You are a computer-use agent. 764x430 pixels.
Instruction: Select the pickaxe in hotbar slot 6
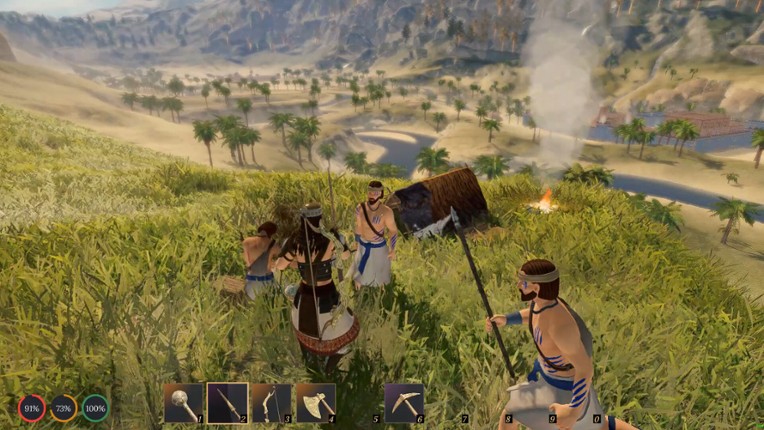click(403, 403)
